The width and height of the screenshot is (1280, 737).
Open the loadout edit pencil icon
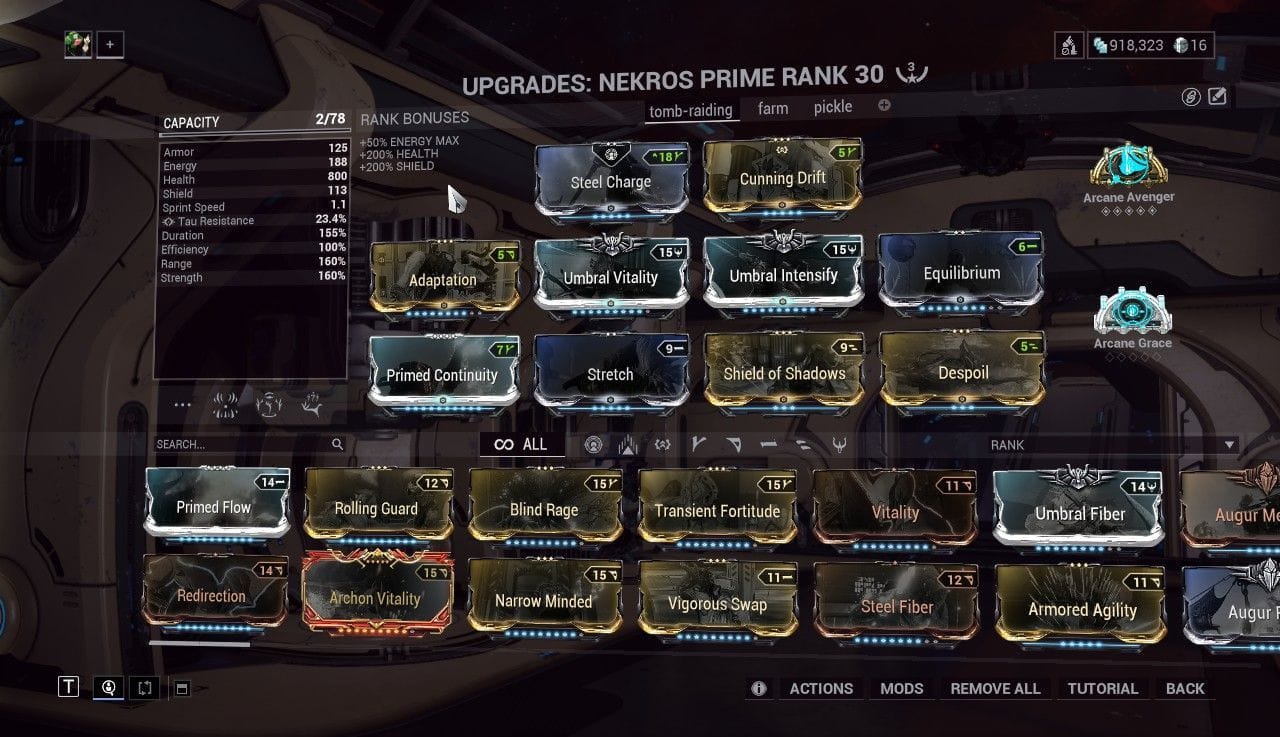[x=1216, y=95]
